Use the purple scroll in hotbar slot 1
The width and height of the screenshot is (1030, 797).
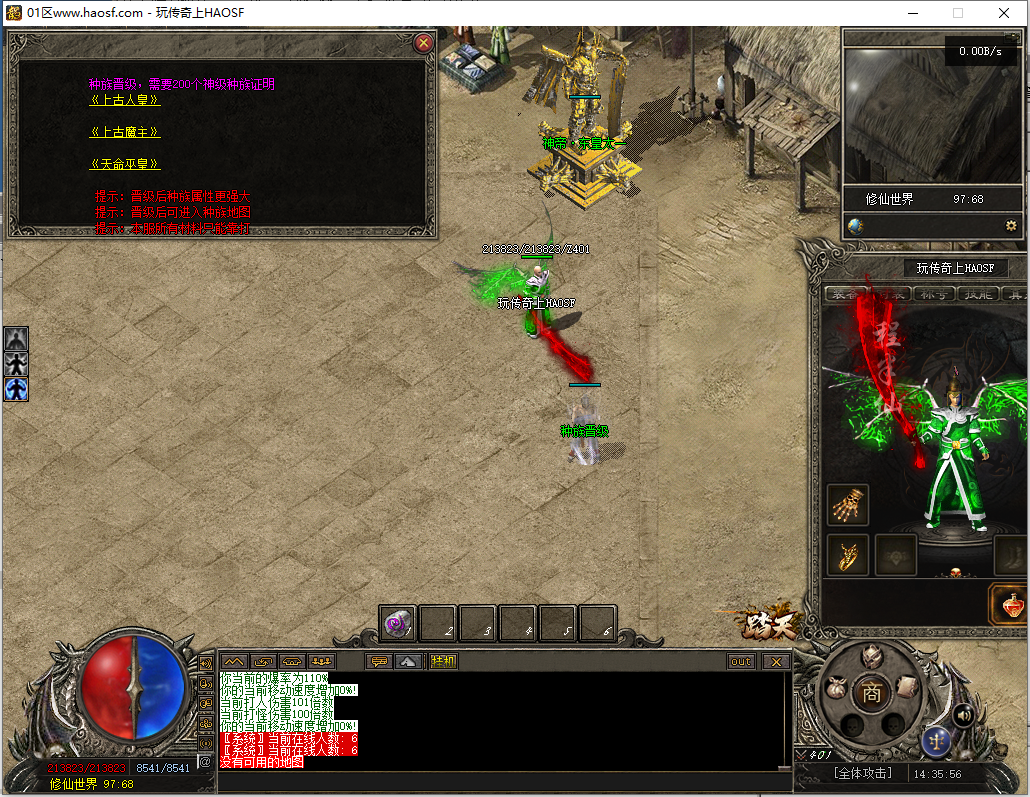click(398, 624)
